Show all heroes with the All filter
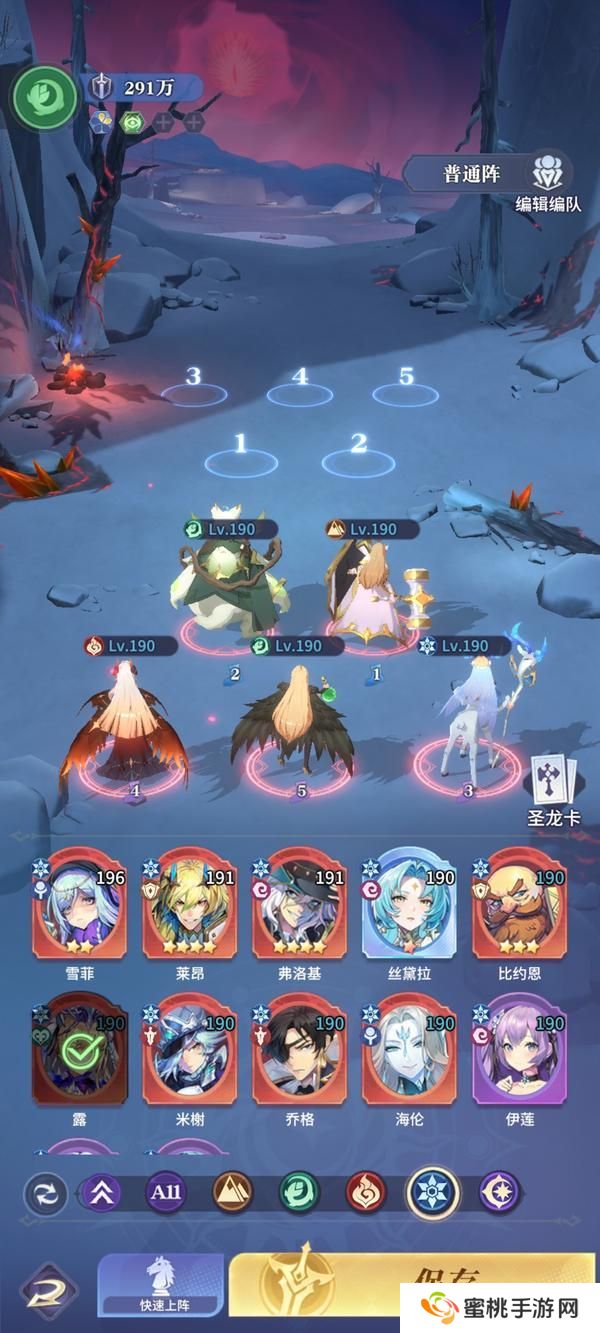 click(166, 1192)
